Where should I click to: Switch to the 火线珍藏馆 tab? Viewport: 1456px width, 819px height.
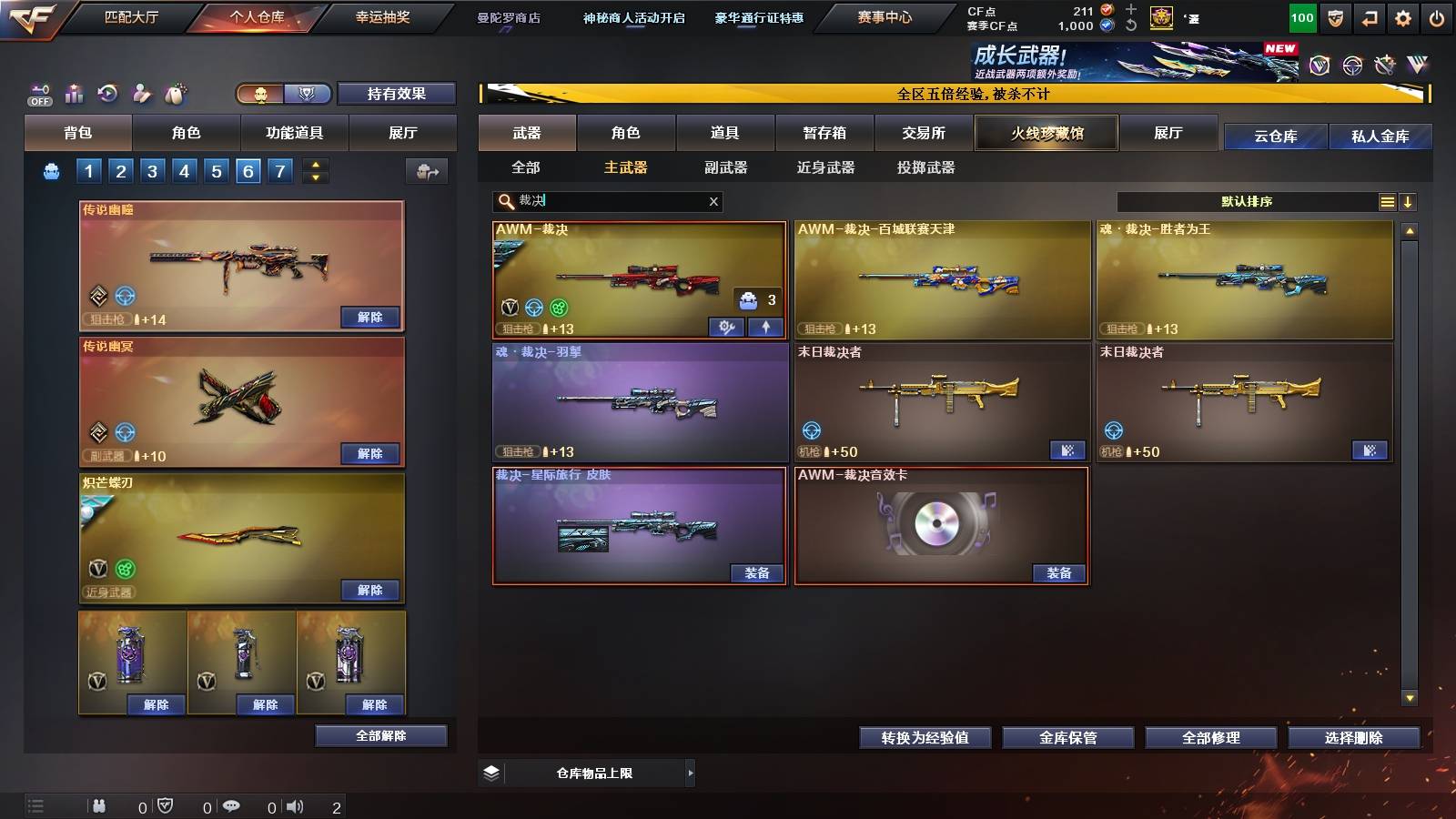pos(1046,133)
